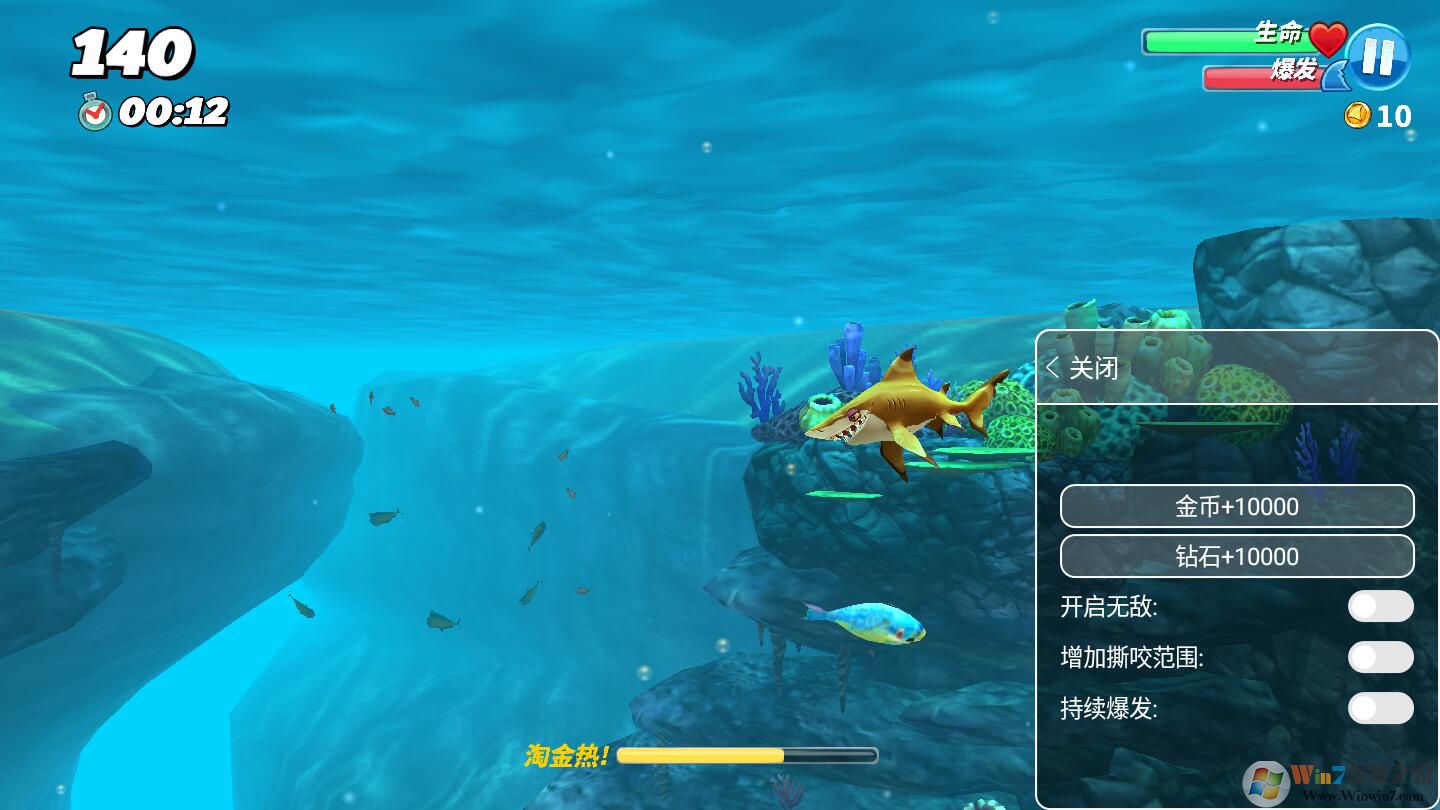Viewport: 1440px width, 810px height.
Task: Close the cheat panel via 关闭
Action: 1083,368
